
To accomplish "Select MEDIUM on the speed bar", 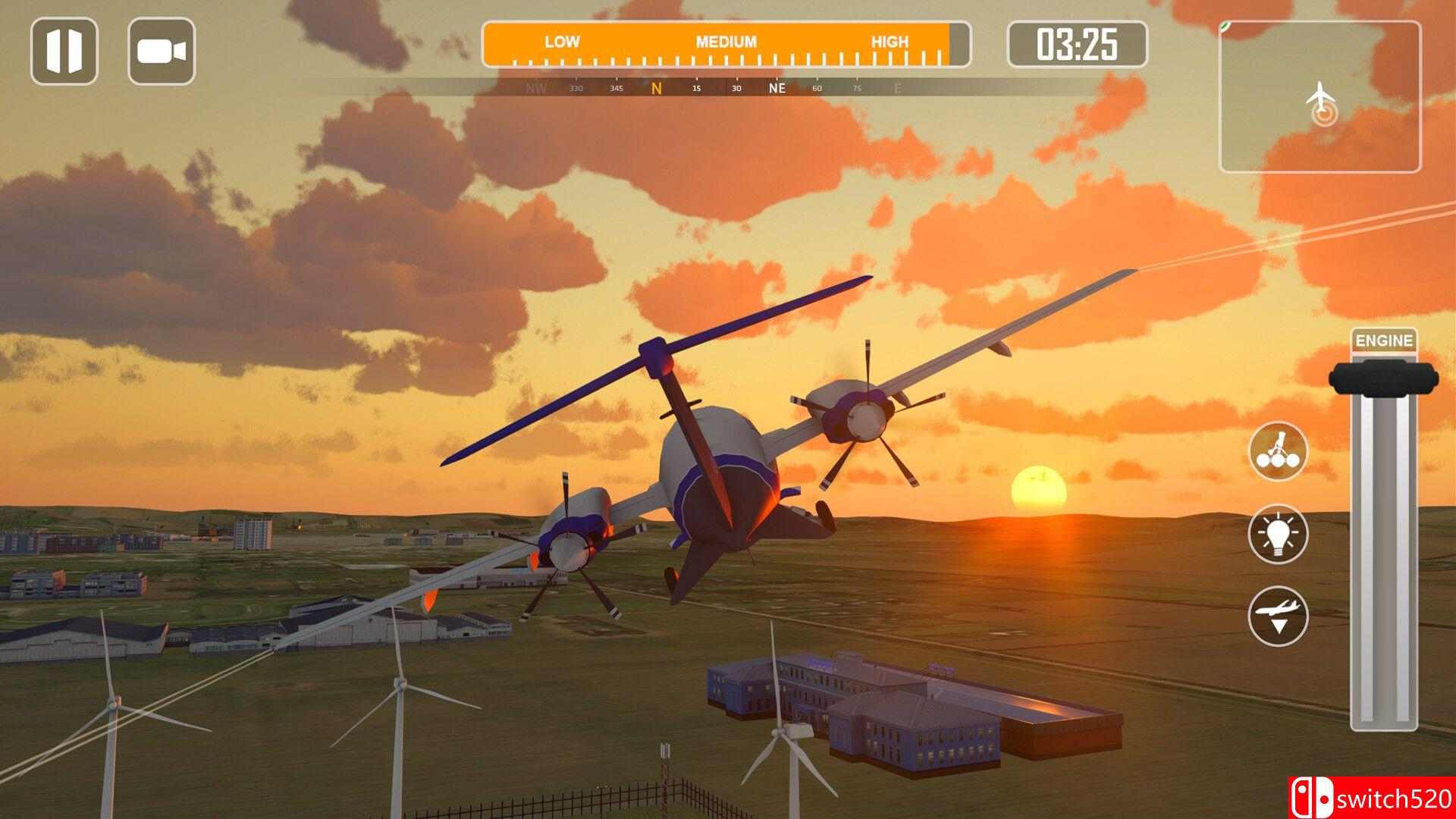I will click(x=724, y=42).
